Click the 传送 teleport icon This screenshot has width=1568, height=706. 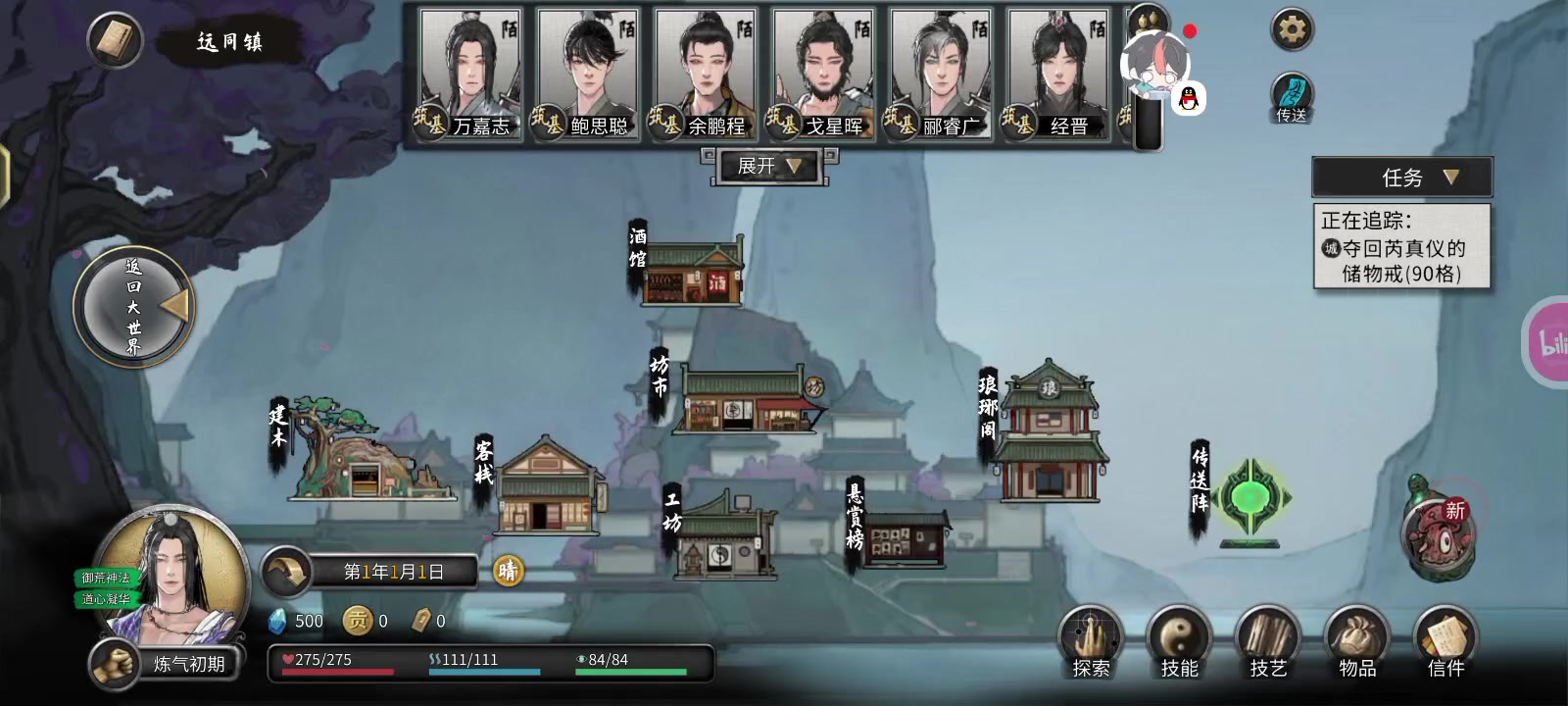point(1292,96)
